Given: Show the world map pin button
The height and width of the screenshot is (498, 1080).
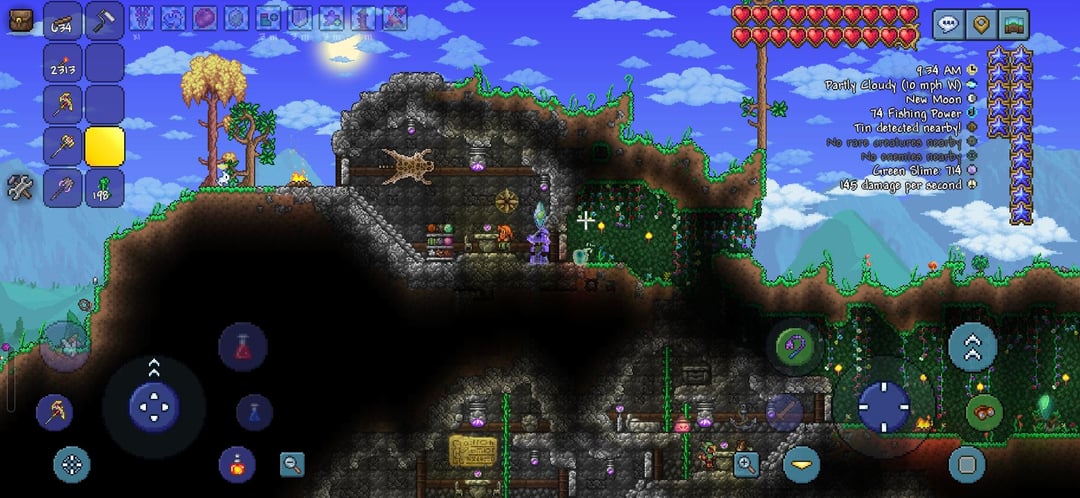Looking at the screenshot, I should [x=981, y=24].
